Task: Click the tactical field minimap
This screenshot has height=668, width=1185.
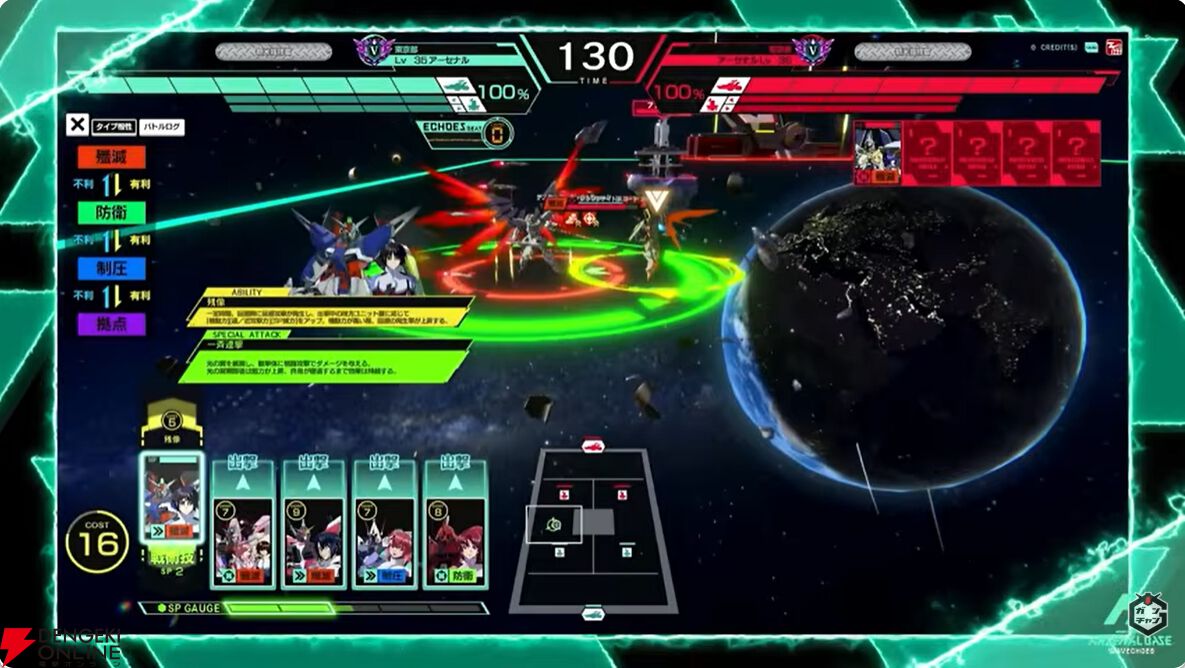Action: [593, 528]
